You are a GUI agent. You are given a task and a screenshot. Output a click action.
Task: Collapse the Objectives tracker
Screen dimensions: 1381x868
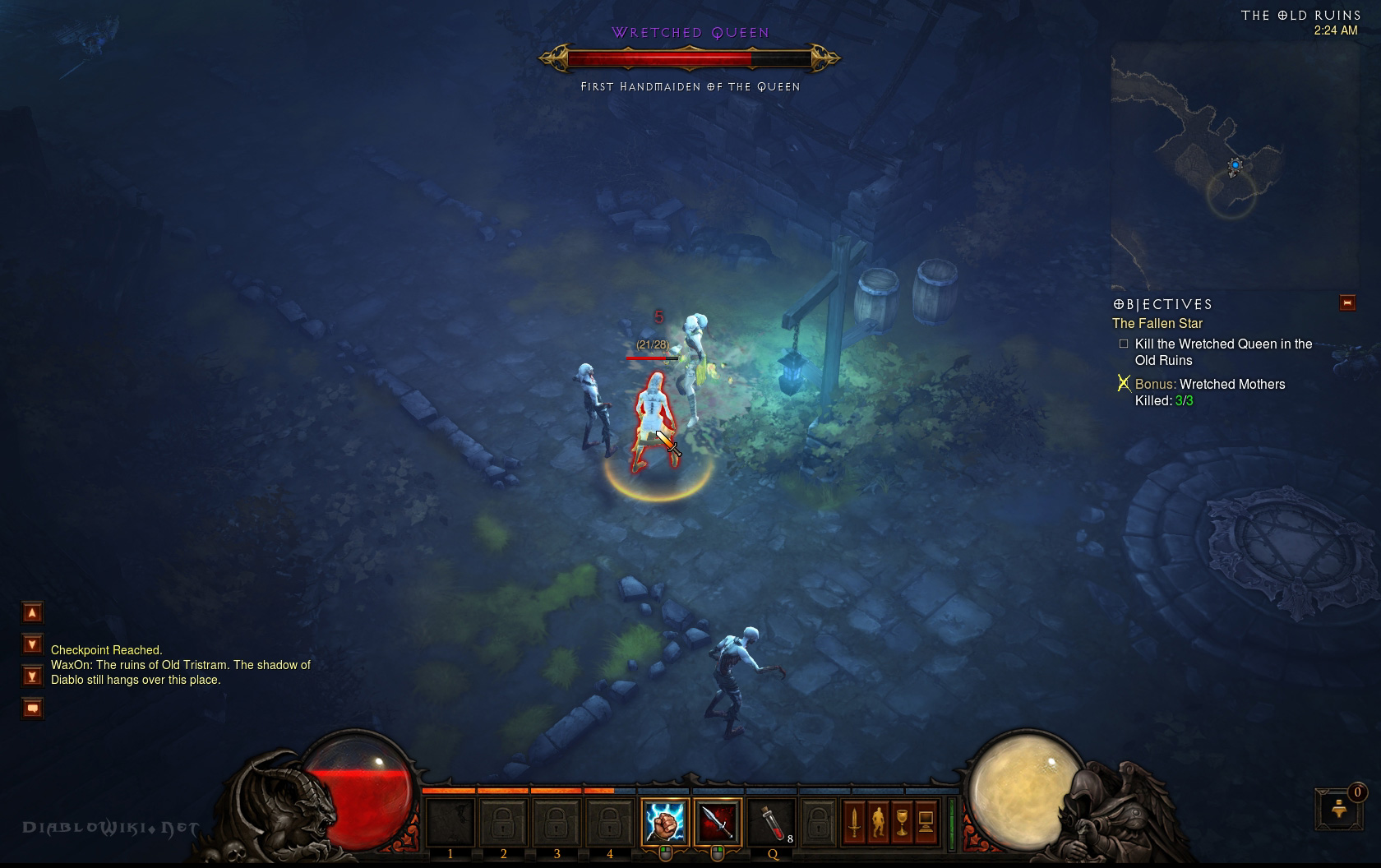(x=1347, y=303)
